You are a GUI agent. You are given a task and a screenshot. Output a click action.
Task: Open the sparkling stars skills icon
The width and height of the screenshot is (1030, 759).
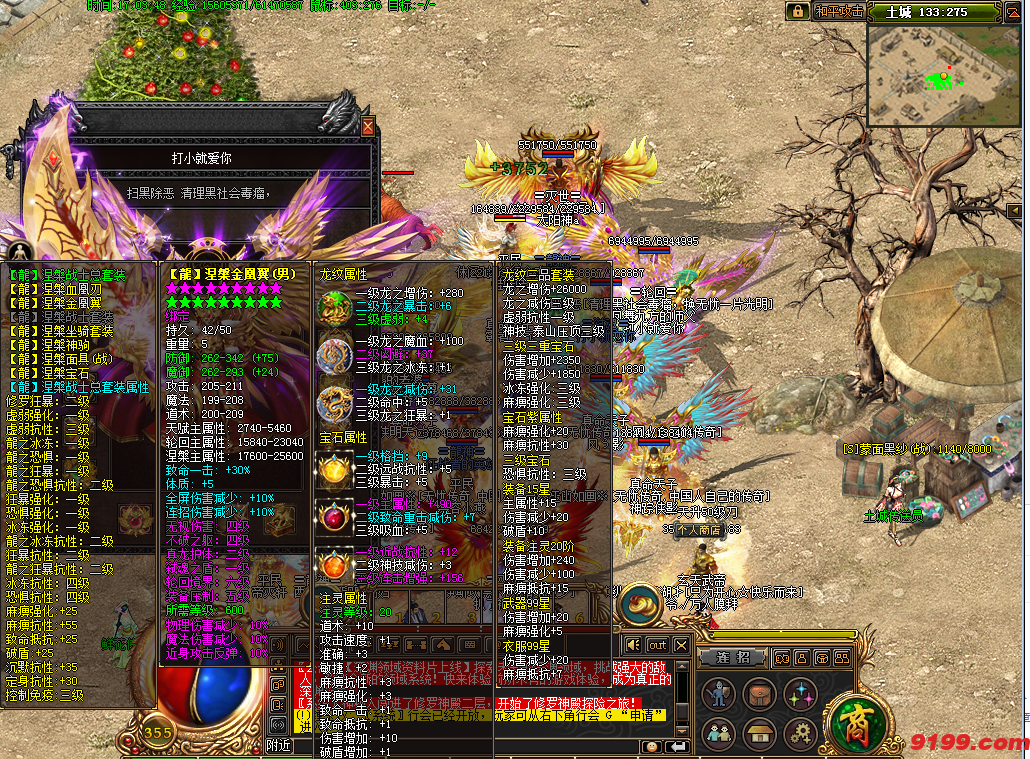(x=800, y=693)
